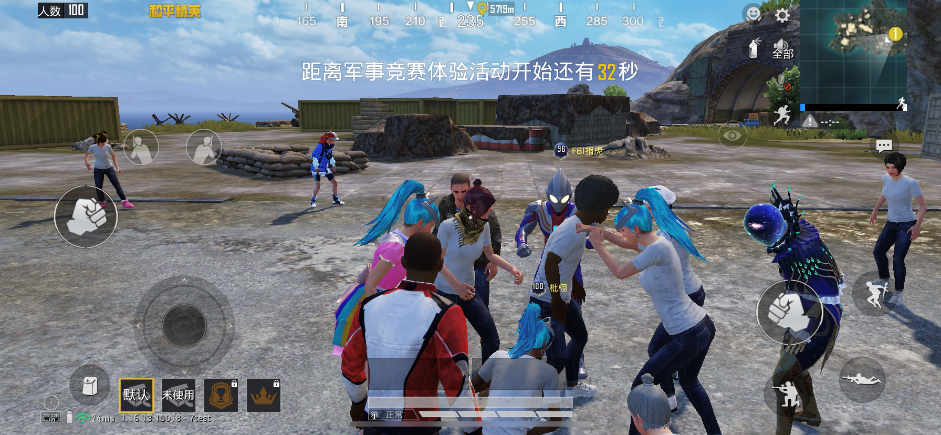Select the 未使用 slot
This screenshot has width=941, height=435.
coord(179,394)
